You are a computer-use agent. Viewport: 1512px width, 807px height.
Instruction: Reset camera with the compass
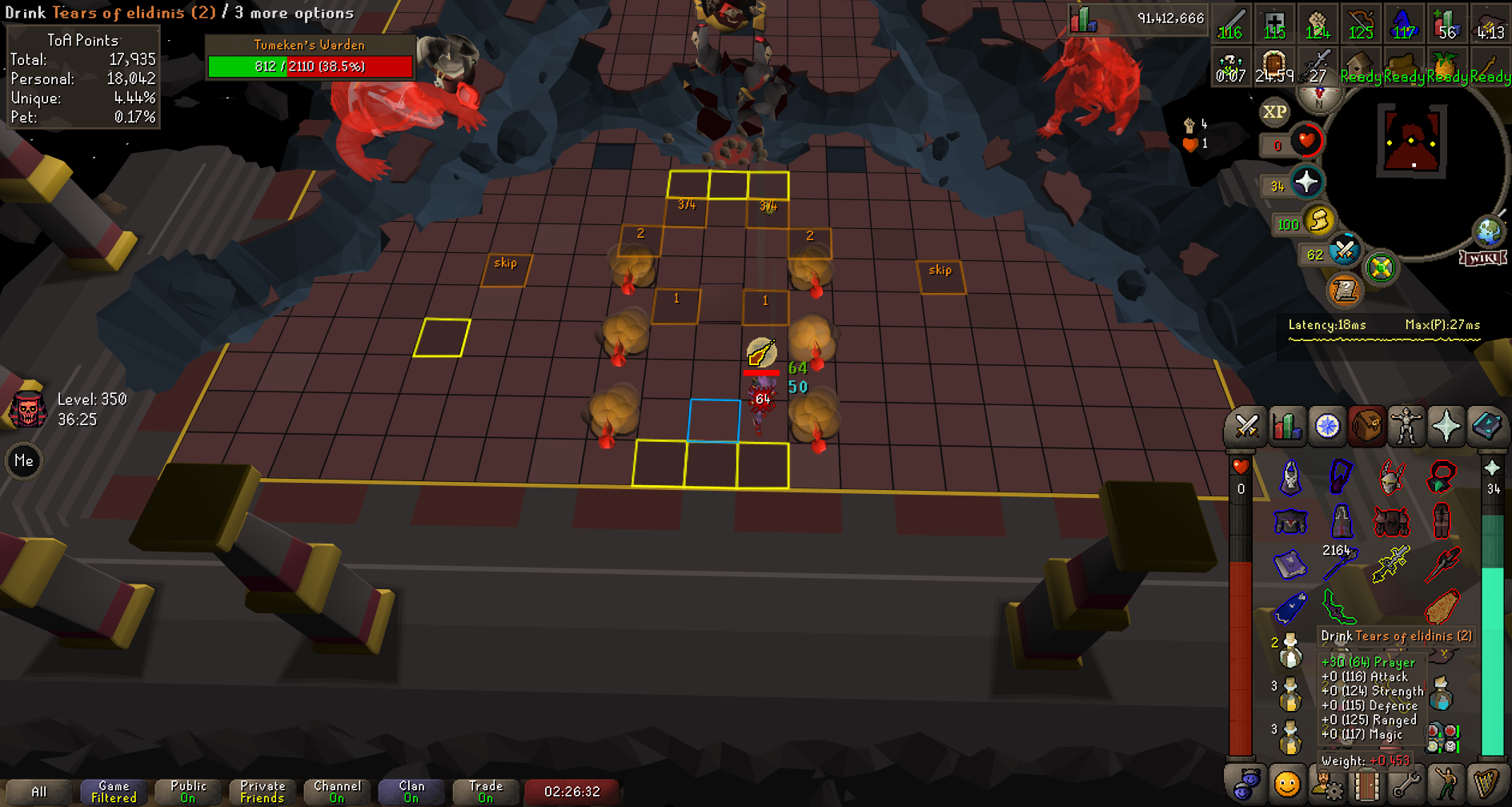[1319, 98]
